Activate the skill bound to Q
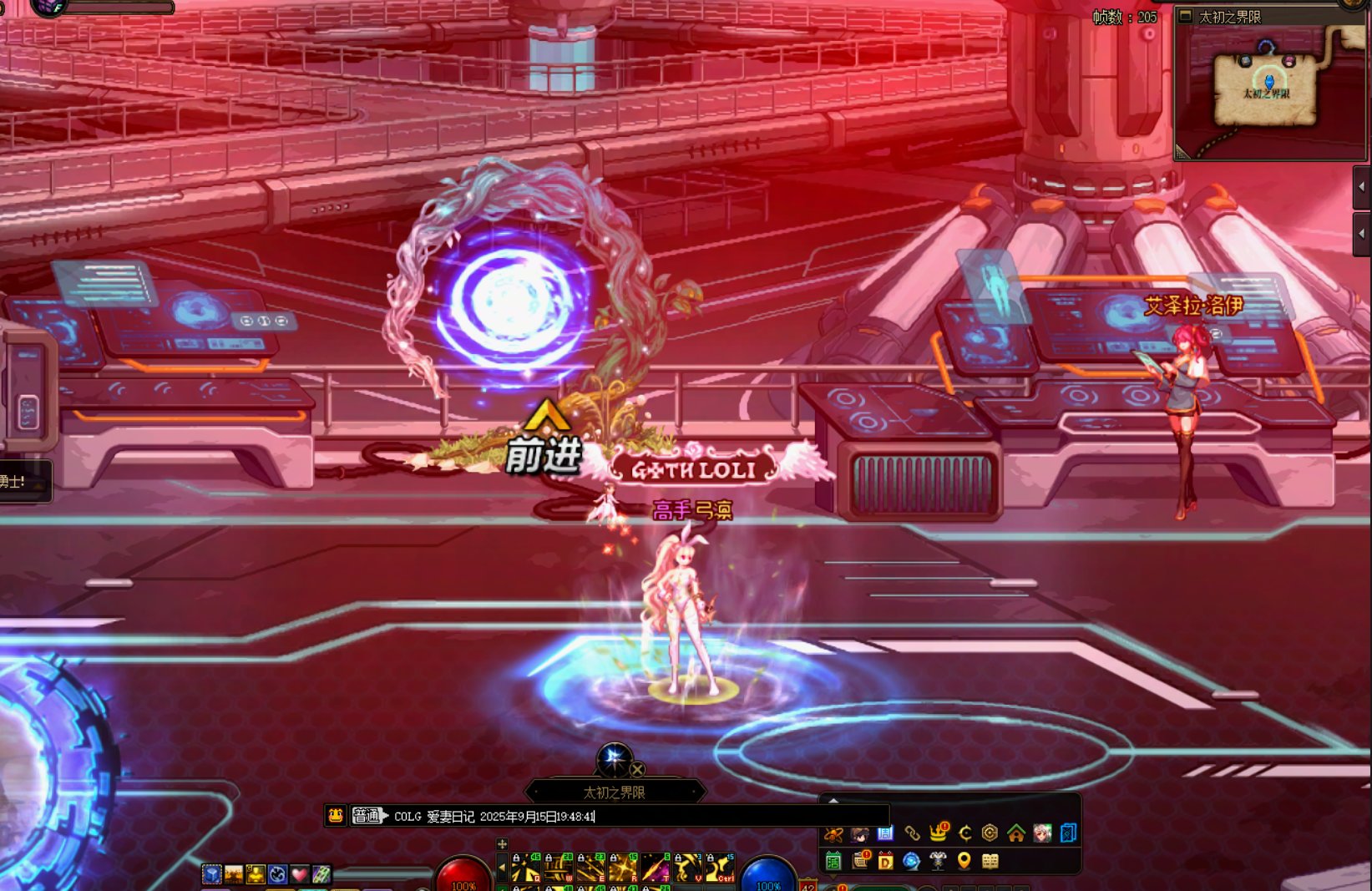This screenshot has width=1372, height=891. click(x=526, y=869)
